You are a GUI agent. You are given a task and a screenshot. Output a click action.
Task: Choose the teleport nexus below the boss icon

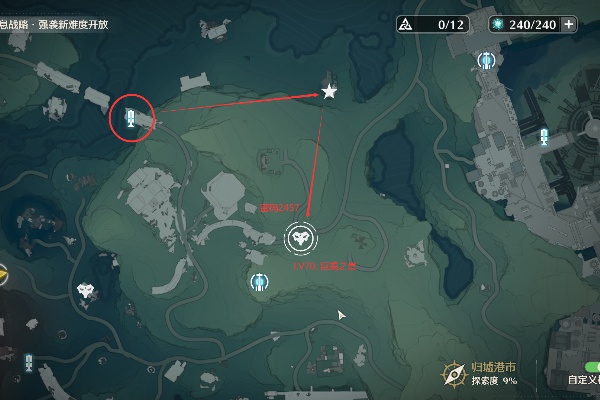click(260, 281)
